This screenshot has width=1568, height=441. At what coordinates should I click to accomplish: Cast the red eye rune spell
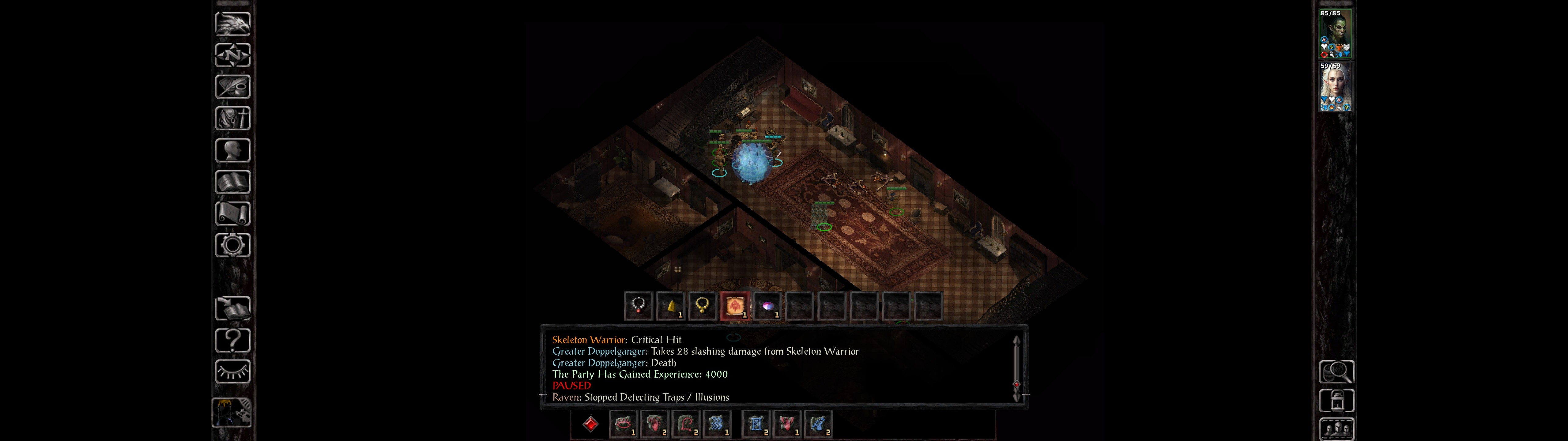[x=623, y=424]
